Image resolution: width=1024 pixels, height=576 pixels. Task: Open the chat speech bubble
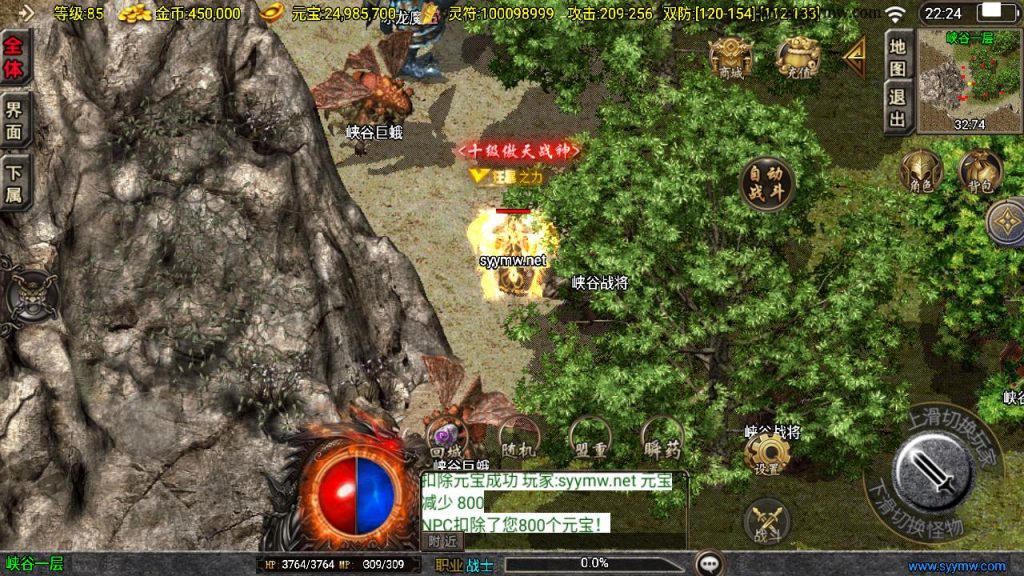coord(710,564)
